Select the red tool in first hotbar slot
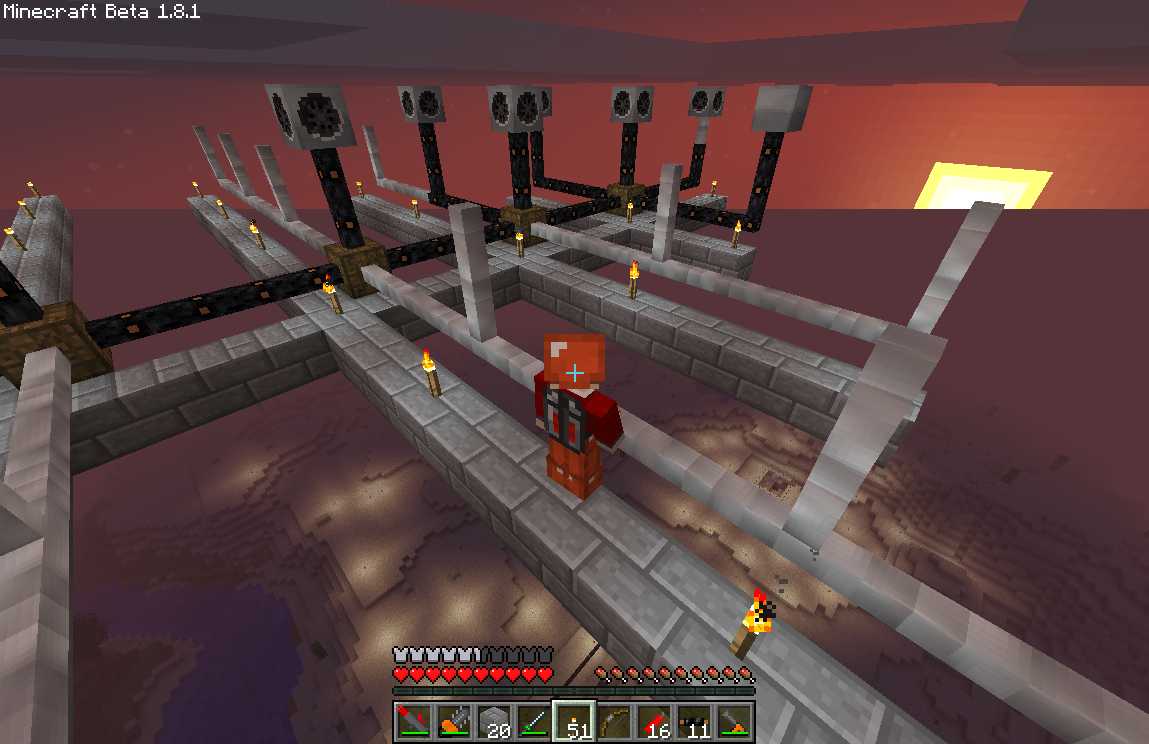The height and width of the screenshot is (744, 1149). (x=414, y=720)
